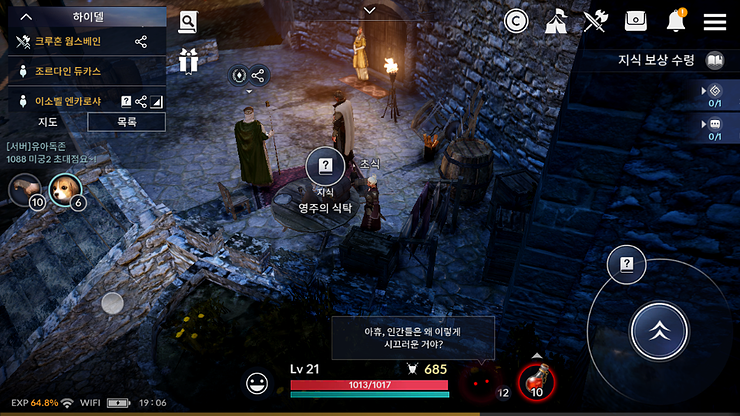Expand the top center chevron dropdown
Viewport: 740px width, 416px height.
pyautogui.click(x=370, y=11)
